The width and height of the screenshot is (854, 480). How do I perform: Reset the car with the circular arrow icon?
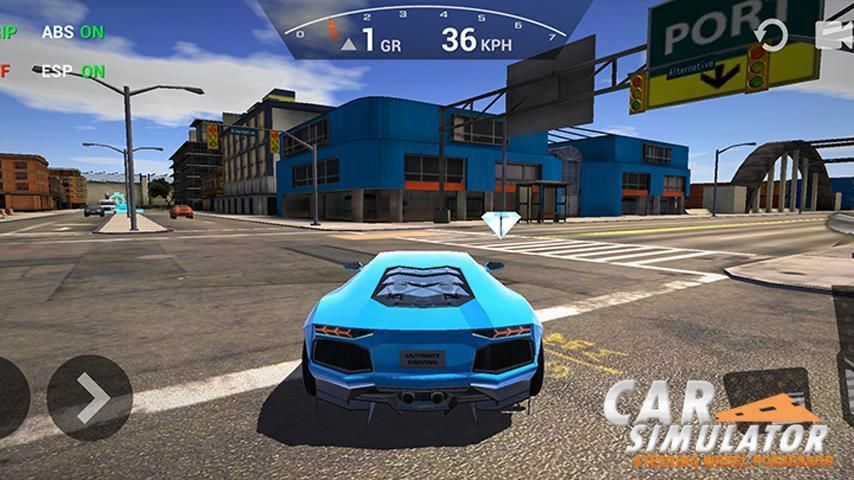[x=772, y=35]
